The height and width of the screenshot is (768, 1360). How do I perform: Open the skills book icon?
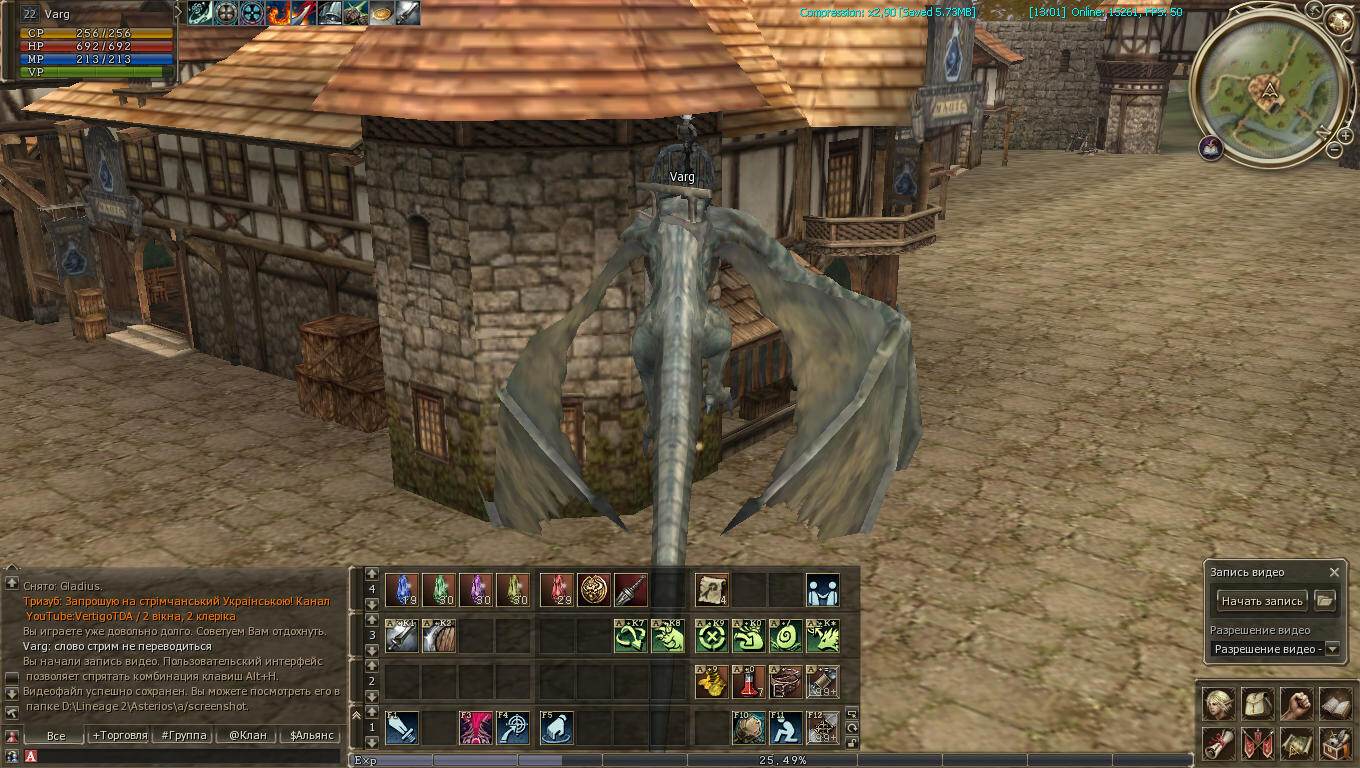click(x=1335, y=704)
